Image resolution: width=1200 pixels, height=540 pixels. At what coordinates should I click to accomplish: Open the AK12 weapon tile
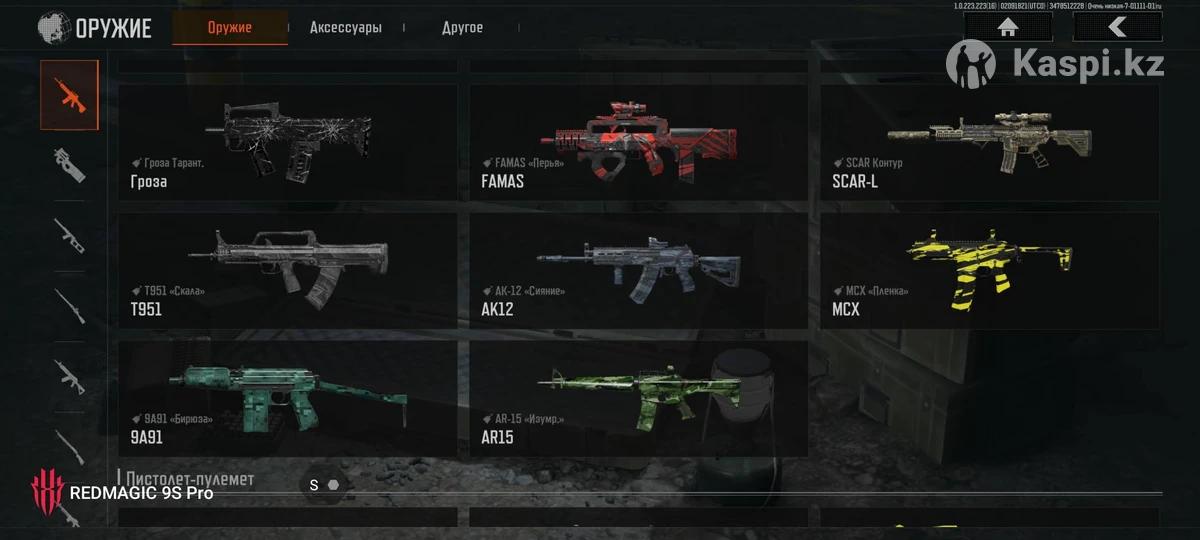(638, 270)
